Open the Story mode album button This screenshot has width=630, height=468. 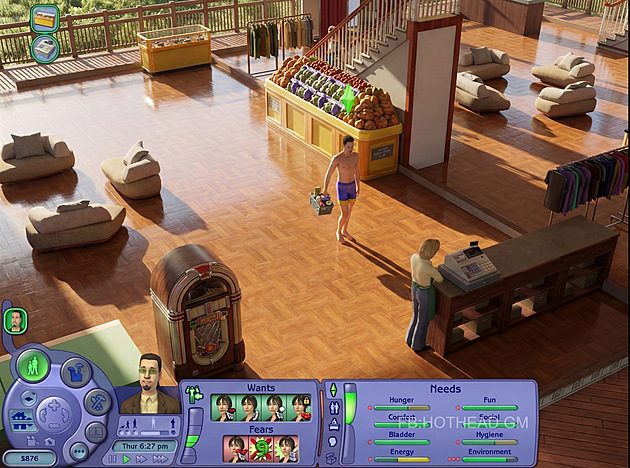pyautogui.click(x=95, y=432)
